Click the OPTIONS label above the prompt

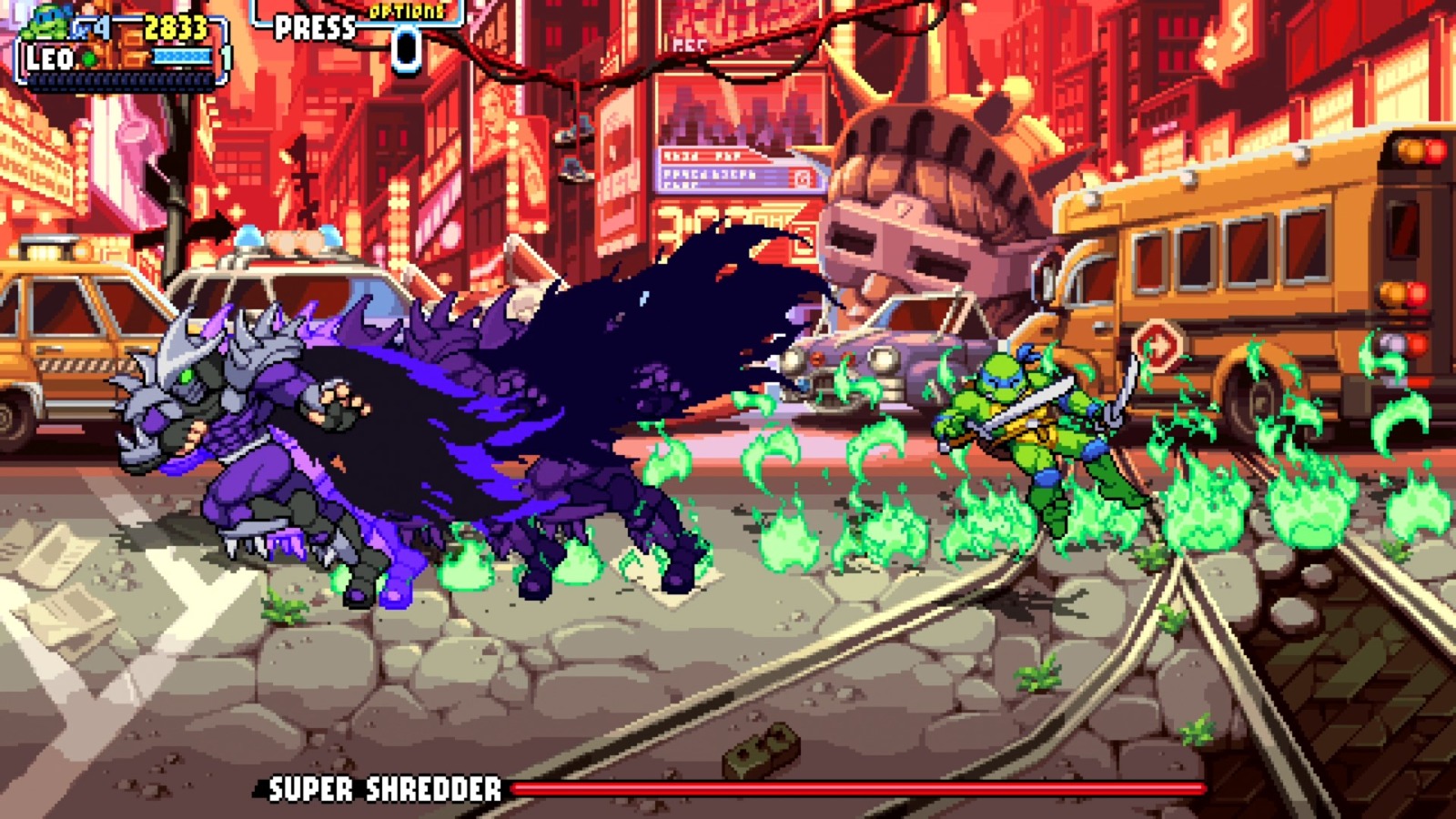[406, 12]
